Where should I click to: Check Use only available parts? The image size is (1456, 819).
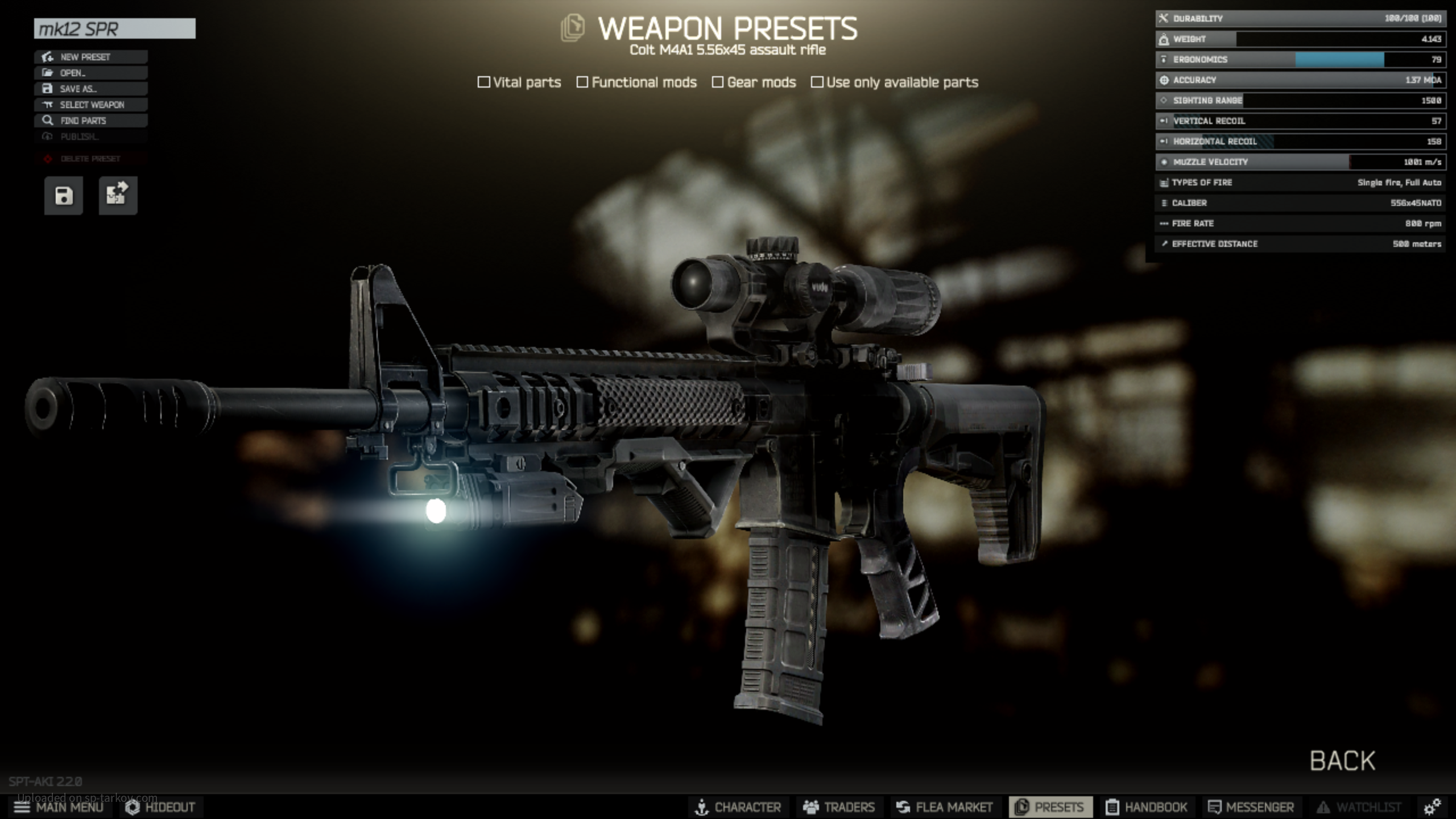pos(817,82)
